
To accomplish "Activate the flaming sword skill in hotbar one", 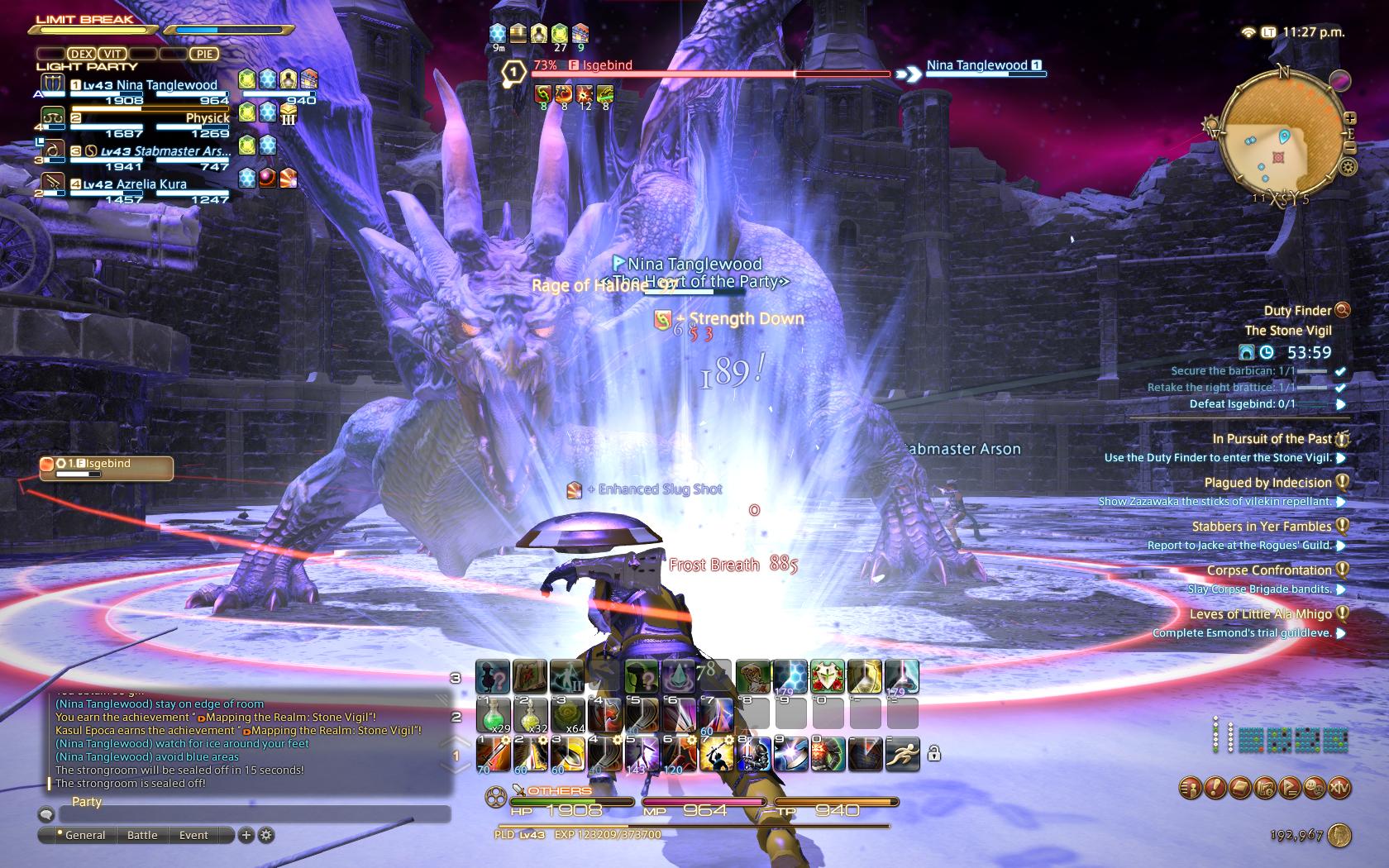I will pyautogui.click(x=493, y=753).
